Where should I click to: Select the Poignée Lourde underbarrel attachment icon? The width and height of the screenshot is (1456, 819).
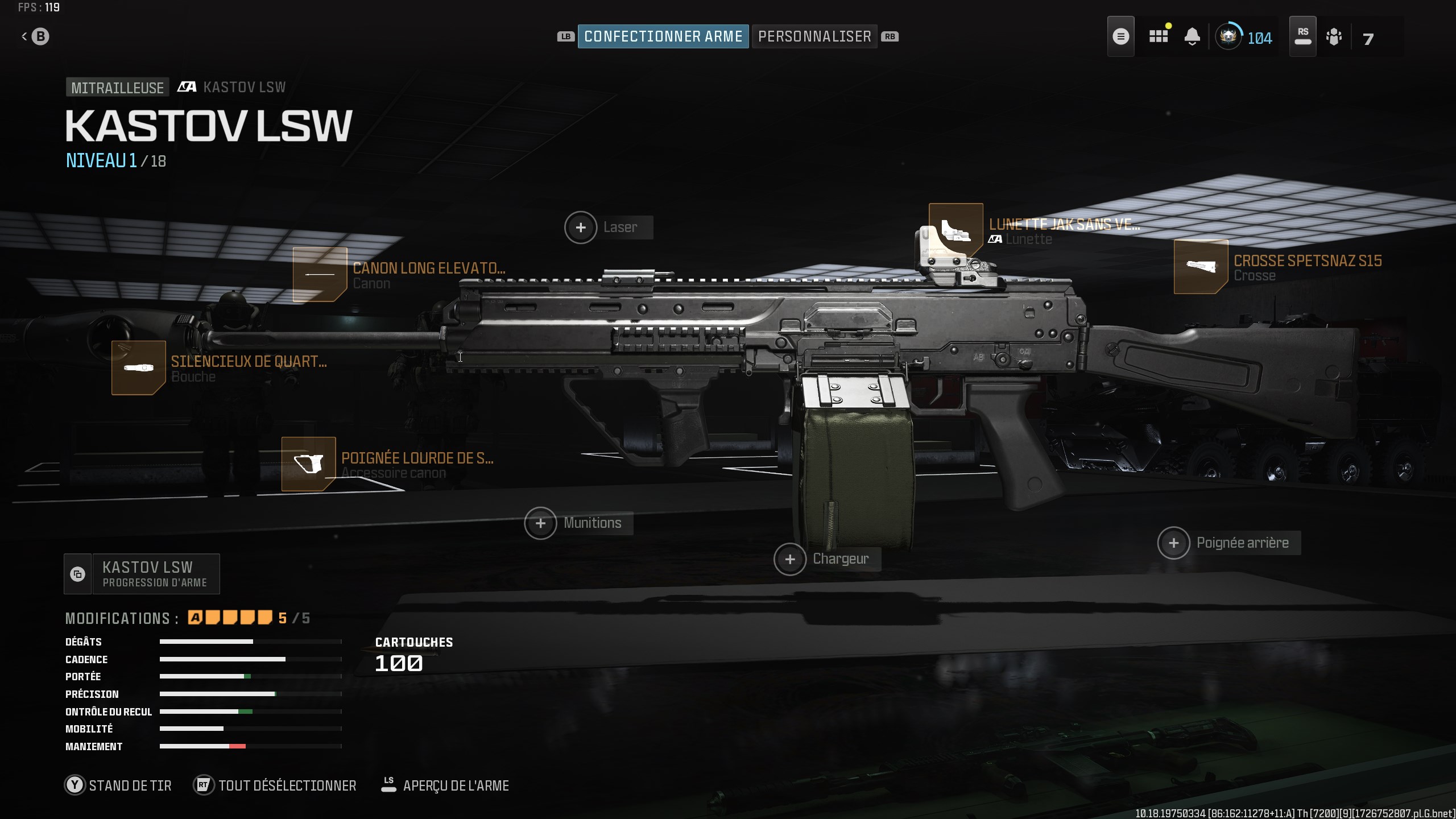point(309,464)
